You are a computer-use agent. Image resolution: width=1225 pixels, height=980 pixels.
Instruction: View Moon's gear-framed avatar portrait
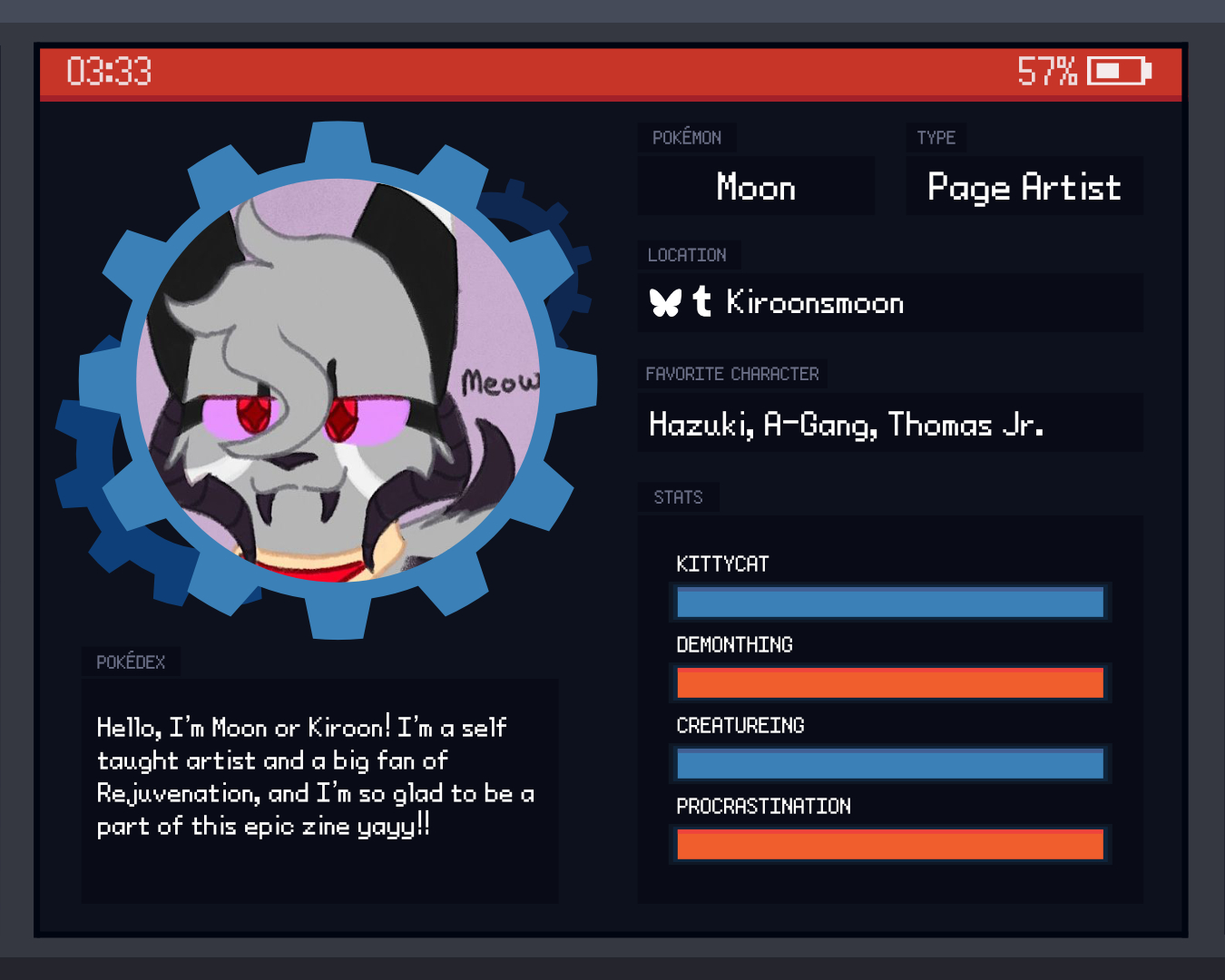(338, 381)
